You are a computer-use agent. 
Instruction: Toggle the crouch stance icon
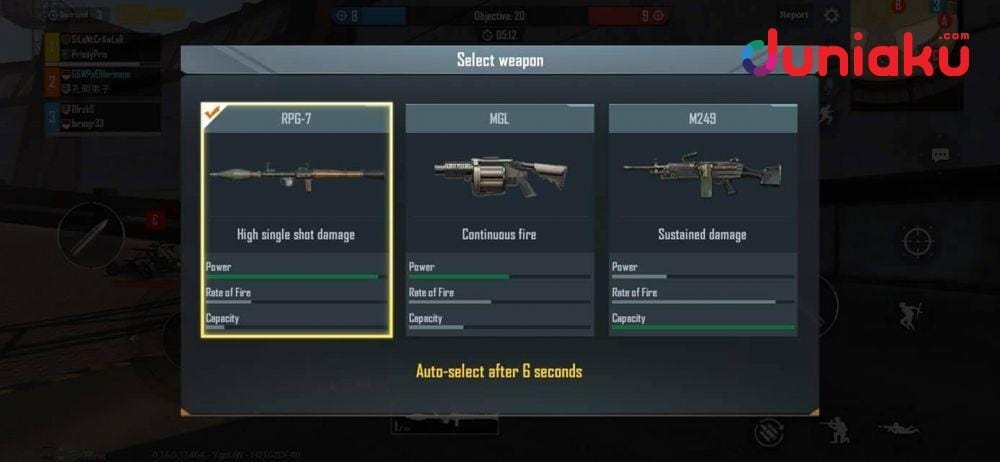click(x=831, y=430)
